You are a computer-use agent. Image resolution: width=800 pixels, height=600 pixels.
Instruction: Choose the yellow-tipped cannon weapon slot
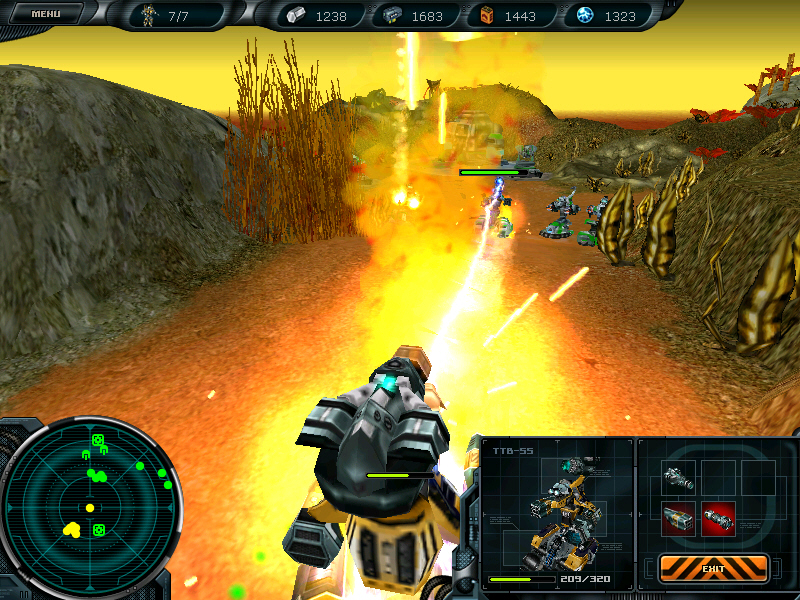coord(677,518)
